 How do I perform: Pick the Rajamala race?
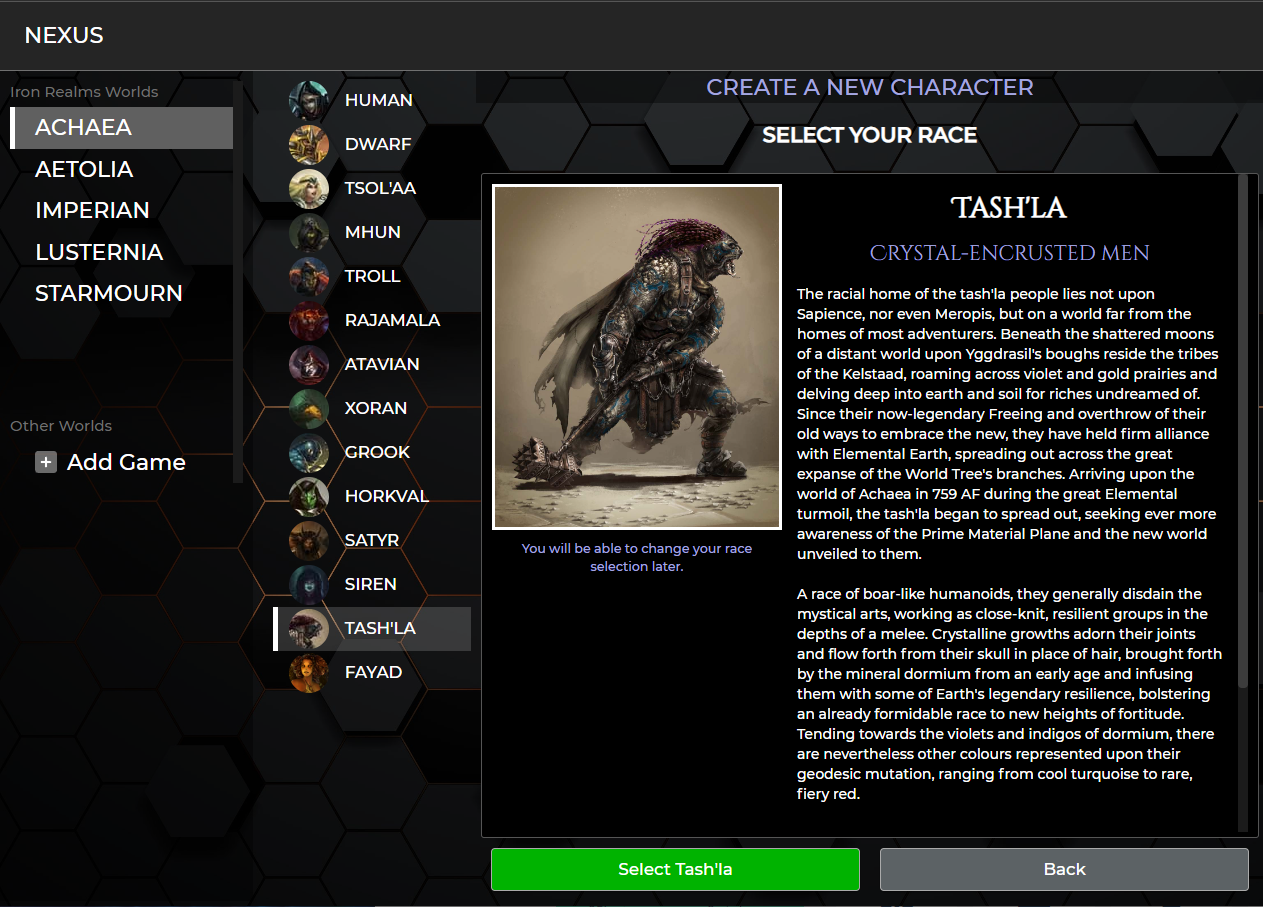(x=391, y=320)
